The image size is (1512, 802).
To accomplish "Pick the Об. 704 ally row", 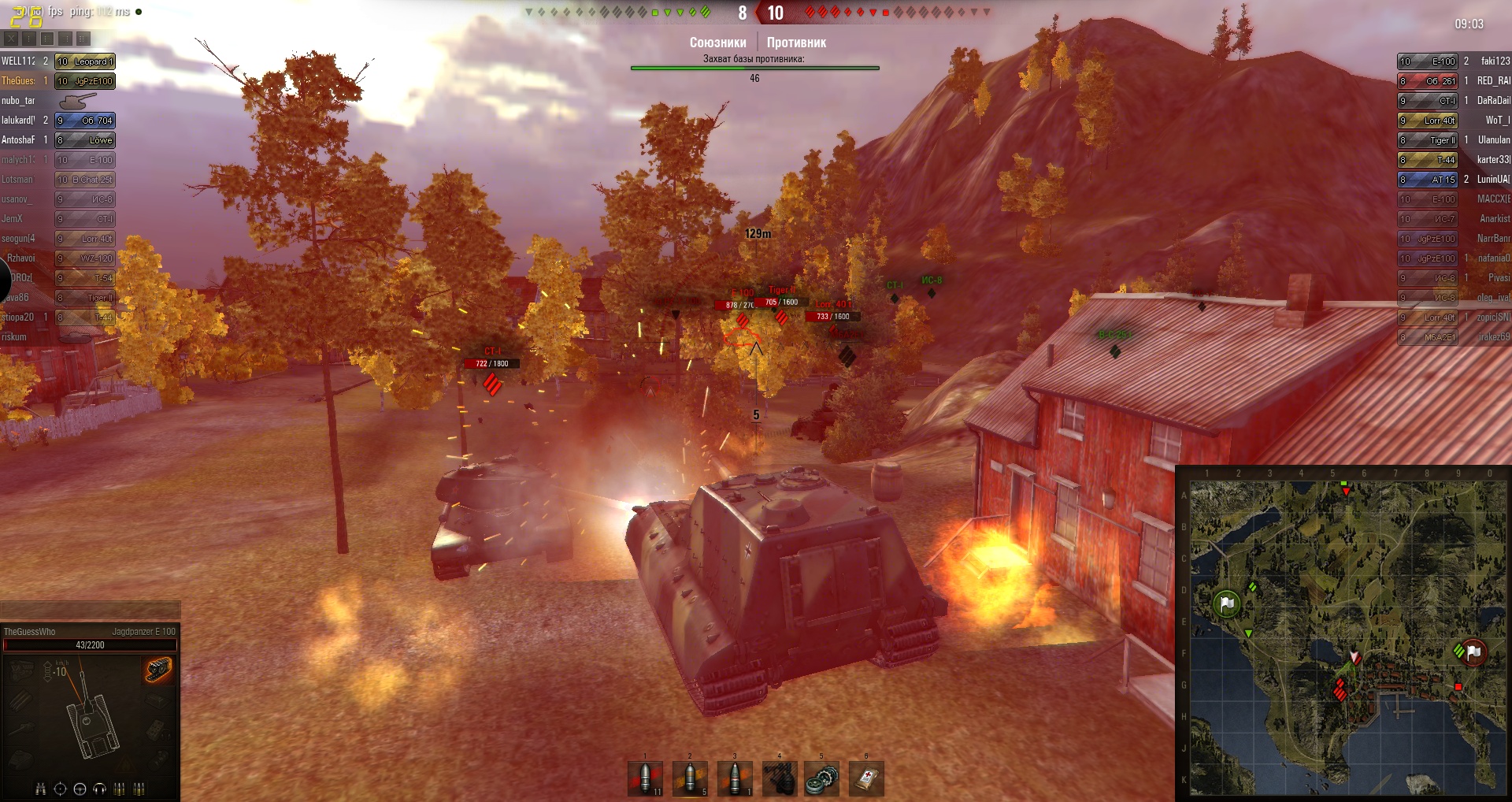I will (x=58, y=121).
